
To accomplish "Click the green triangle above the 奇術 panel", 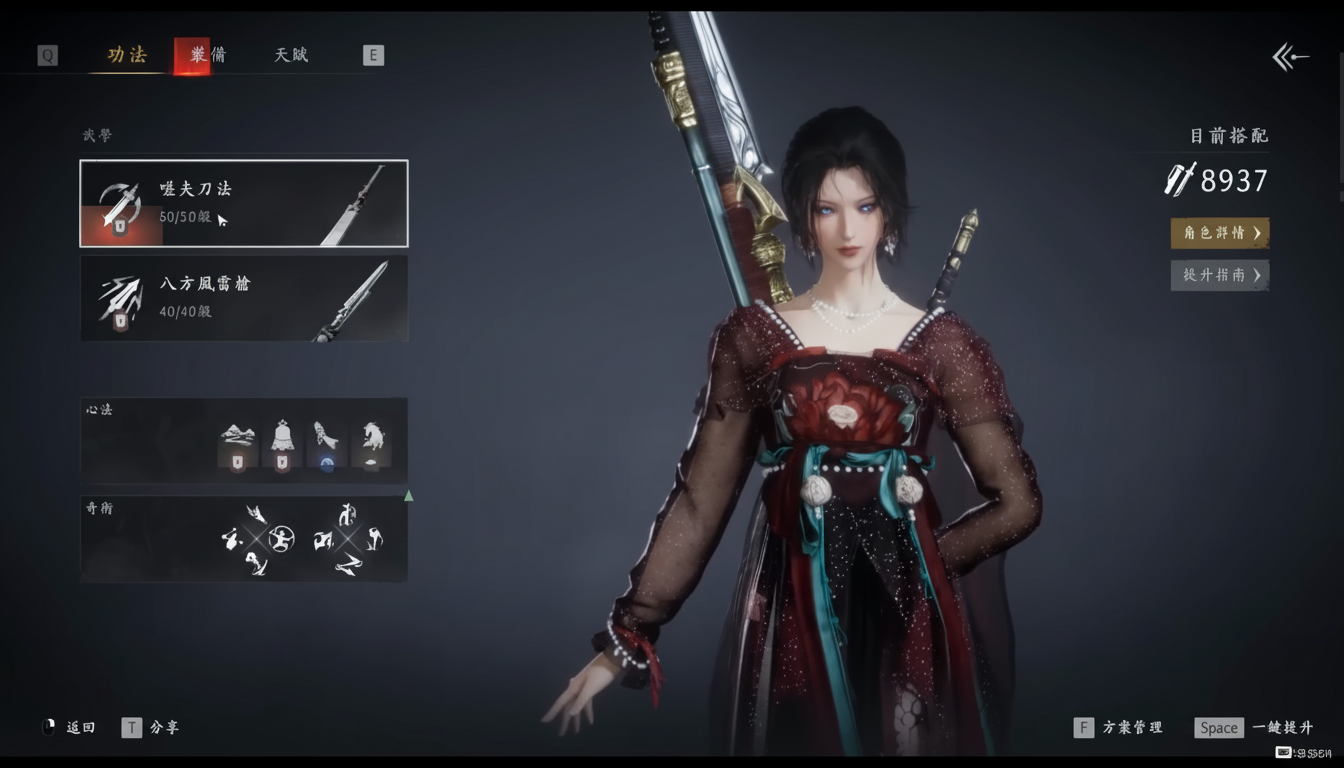I will pyautogui.click(x=409, y=493).
